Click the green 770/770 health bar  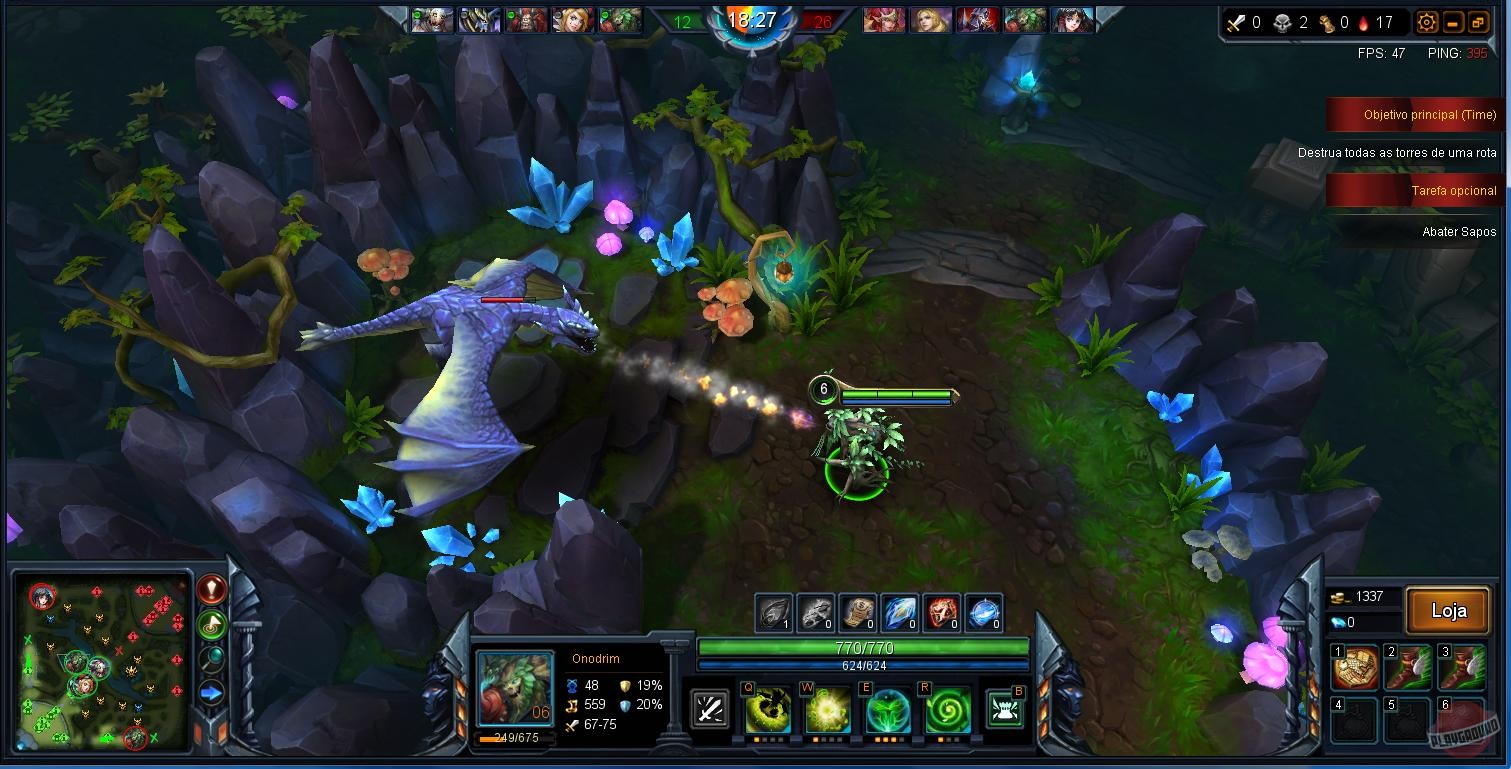865,647
